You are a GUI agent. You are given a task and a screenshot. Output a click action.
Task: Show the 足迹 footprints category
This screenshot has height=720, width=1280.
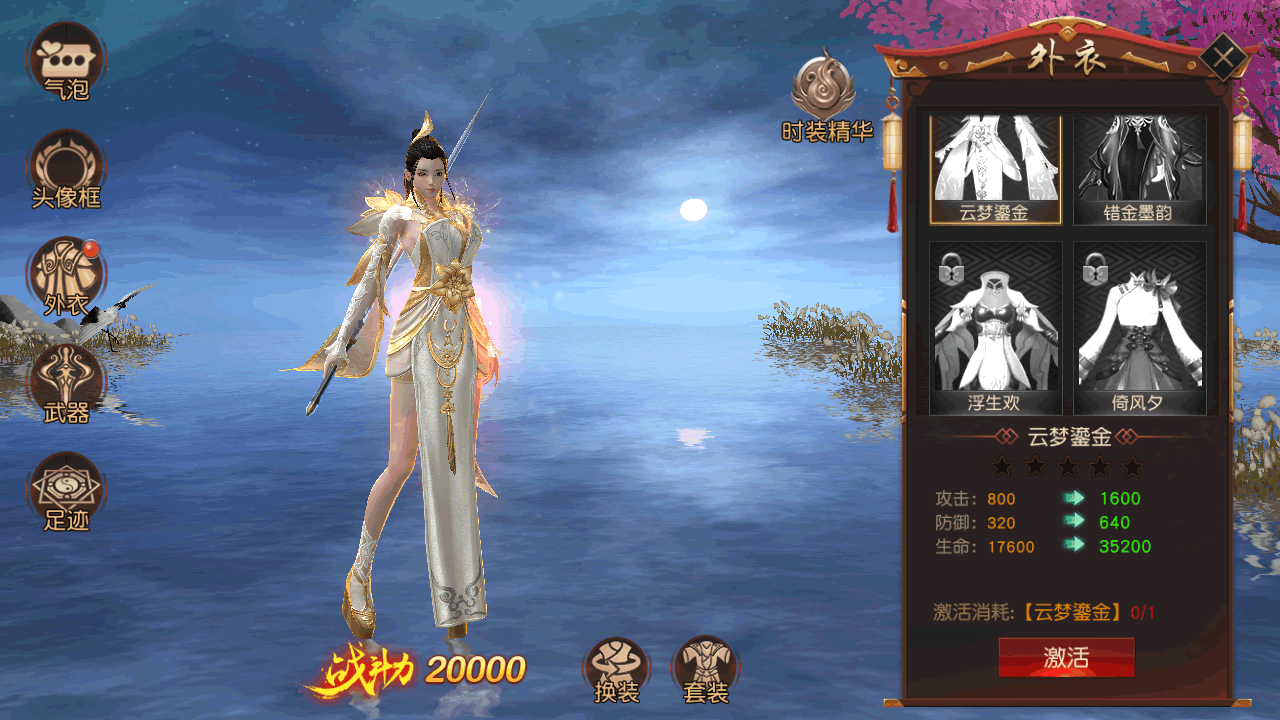pyautogui.click(x=66, y=490)
